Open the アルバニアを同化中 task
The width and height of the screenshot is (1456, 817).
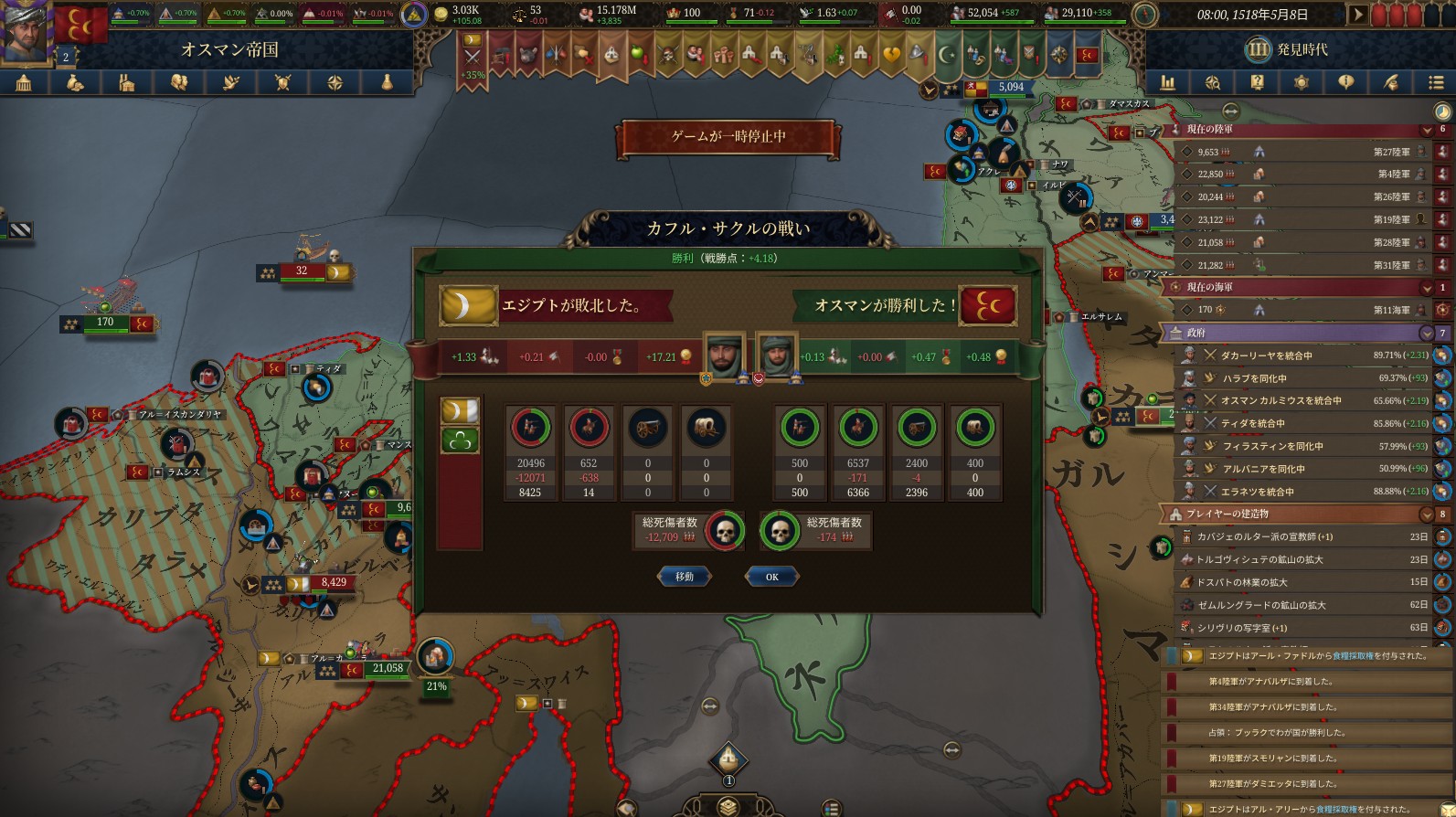[x=1307, y=469]
